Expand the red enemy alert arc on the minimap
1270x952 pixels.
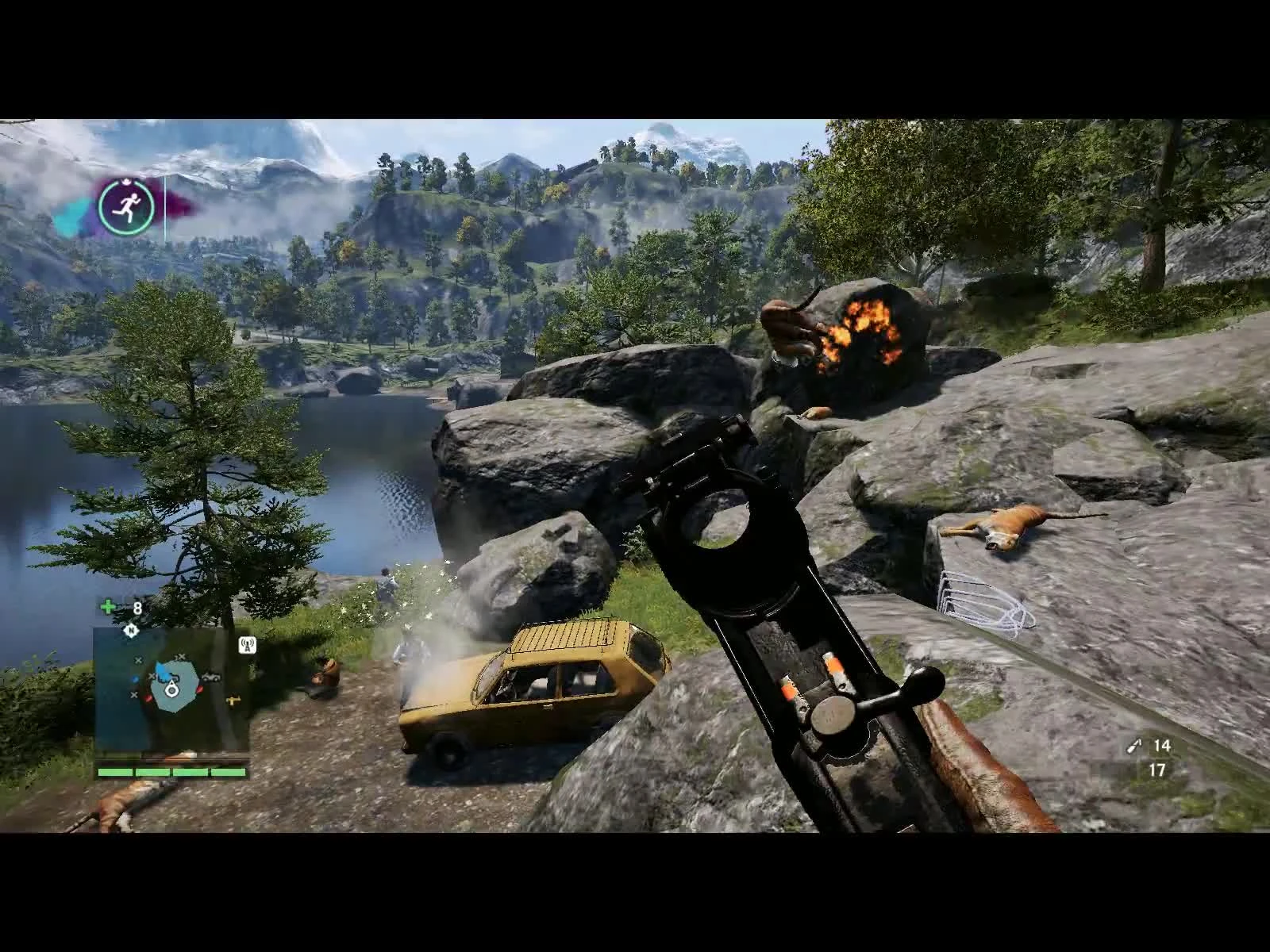pos(201,689)
